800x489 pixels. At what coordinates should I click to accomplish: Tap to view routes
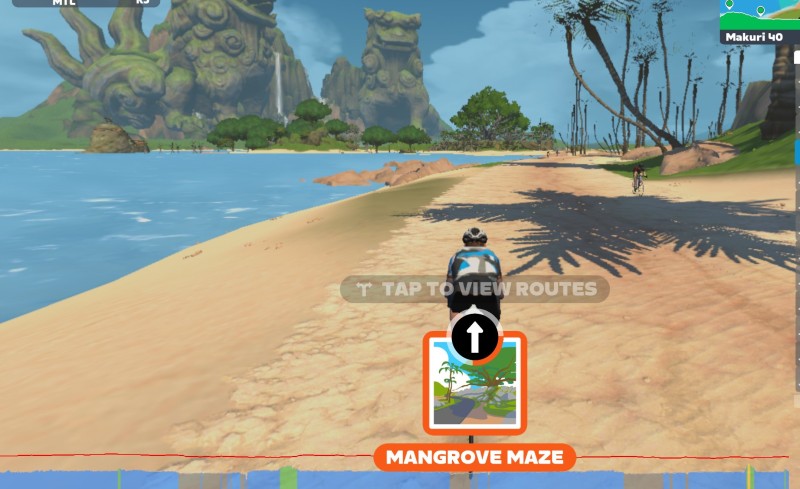click(476, 290)
